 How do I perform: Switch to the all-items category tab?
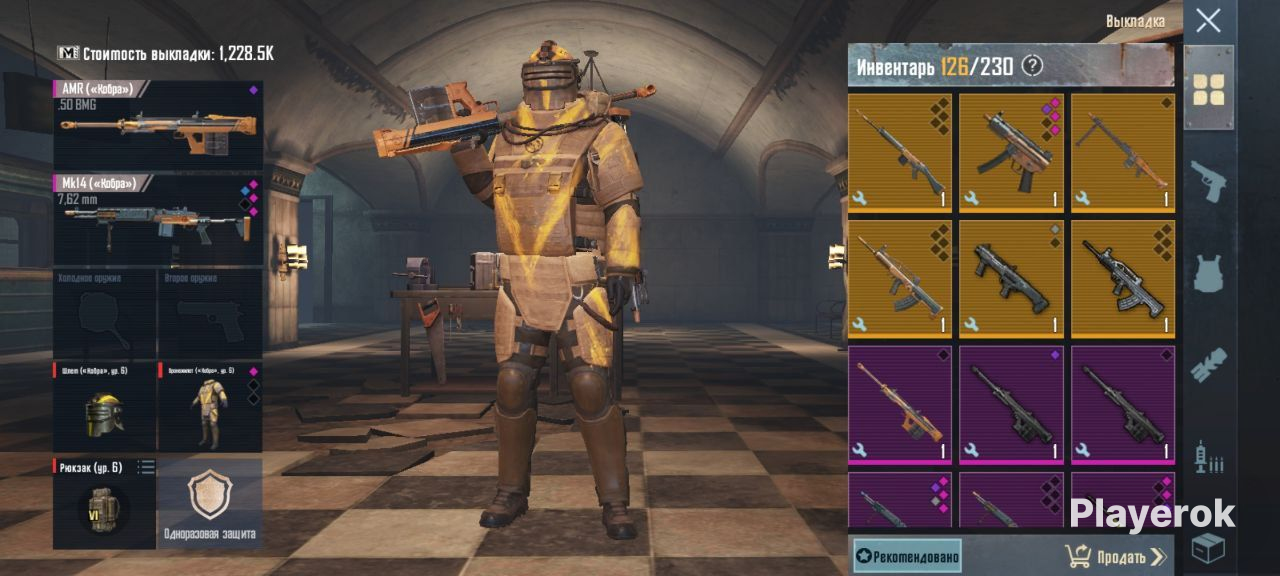pyautogui.click(x=1208, y=88)
